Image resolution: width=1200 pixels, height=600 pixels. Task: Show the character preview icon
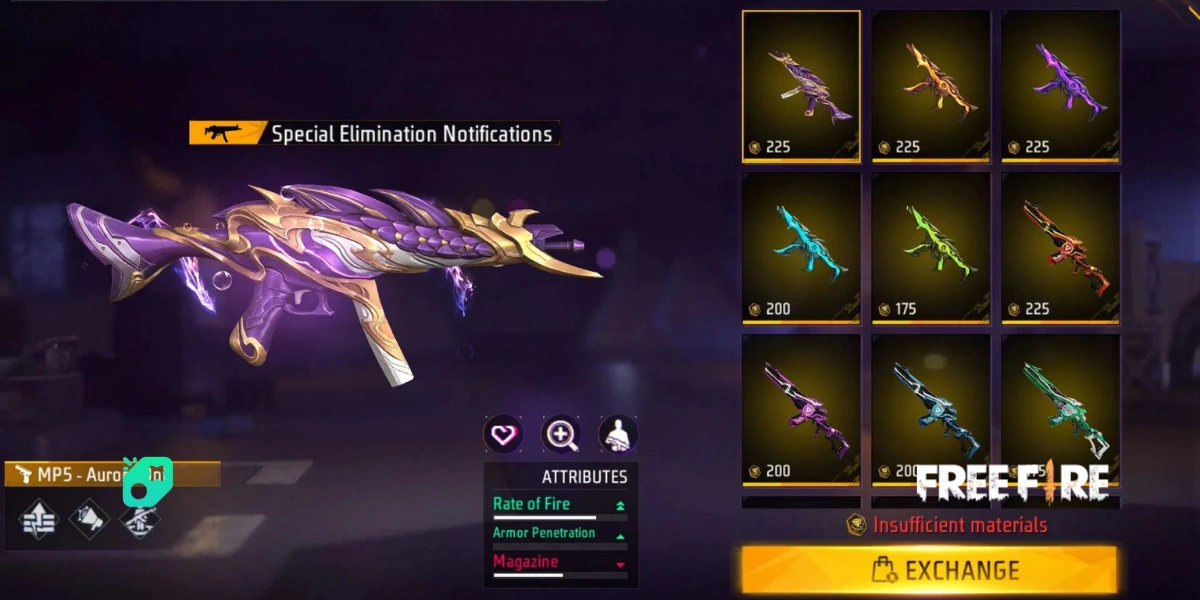click(x=618, y=434)
